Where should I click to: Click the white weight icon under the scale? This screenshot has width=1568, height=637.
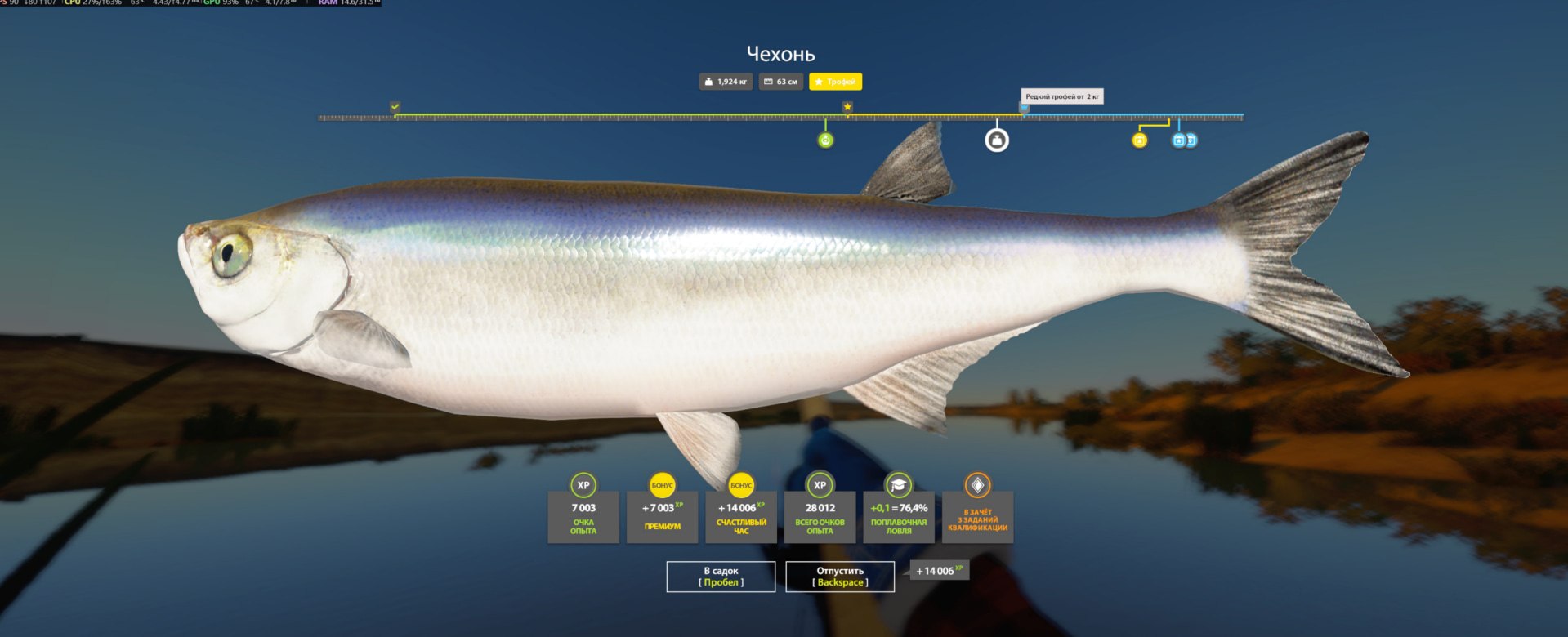pyautogui.click(x=996, y=140)
